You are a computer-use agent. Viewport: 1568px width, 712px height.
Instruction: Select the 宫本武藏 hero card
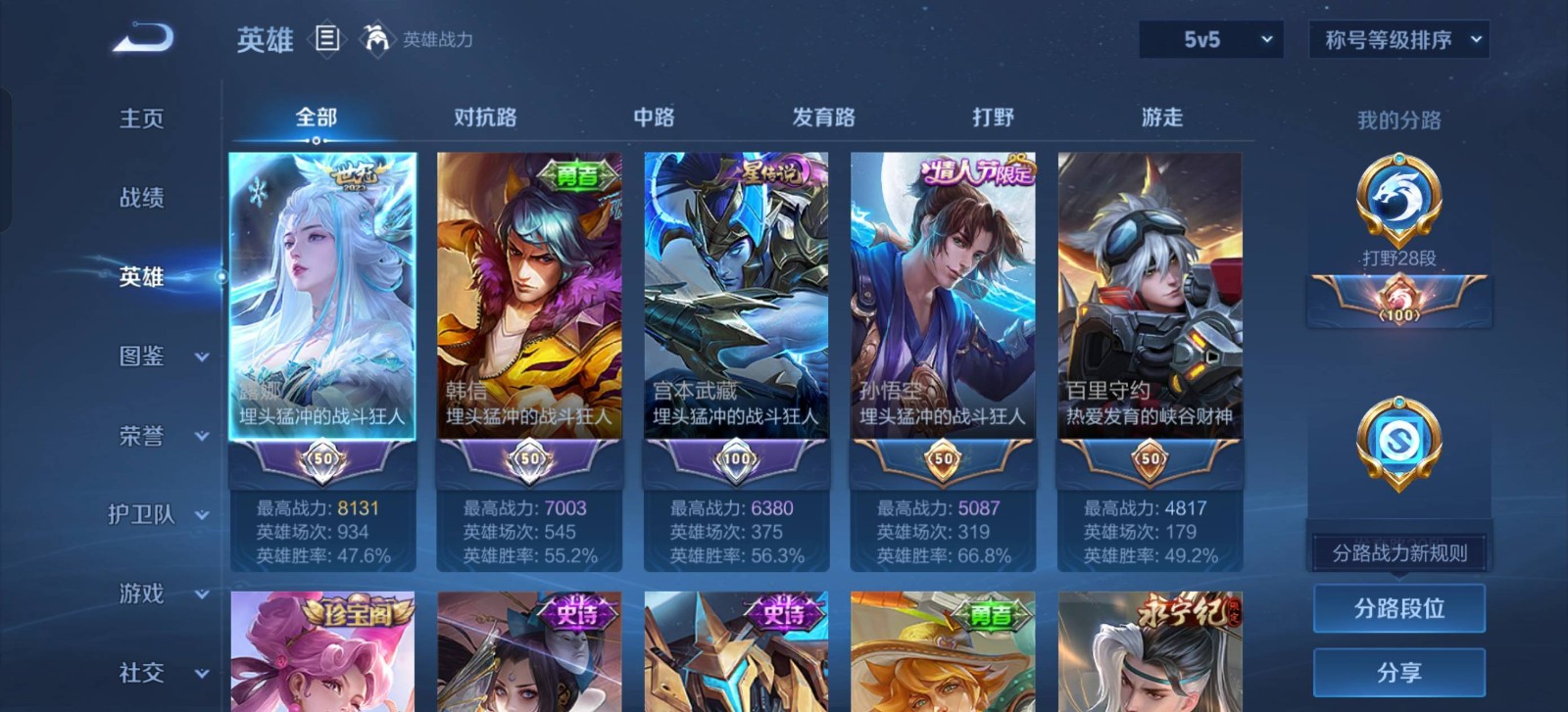pyautogui.click(x=736, y=294)
